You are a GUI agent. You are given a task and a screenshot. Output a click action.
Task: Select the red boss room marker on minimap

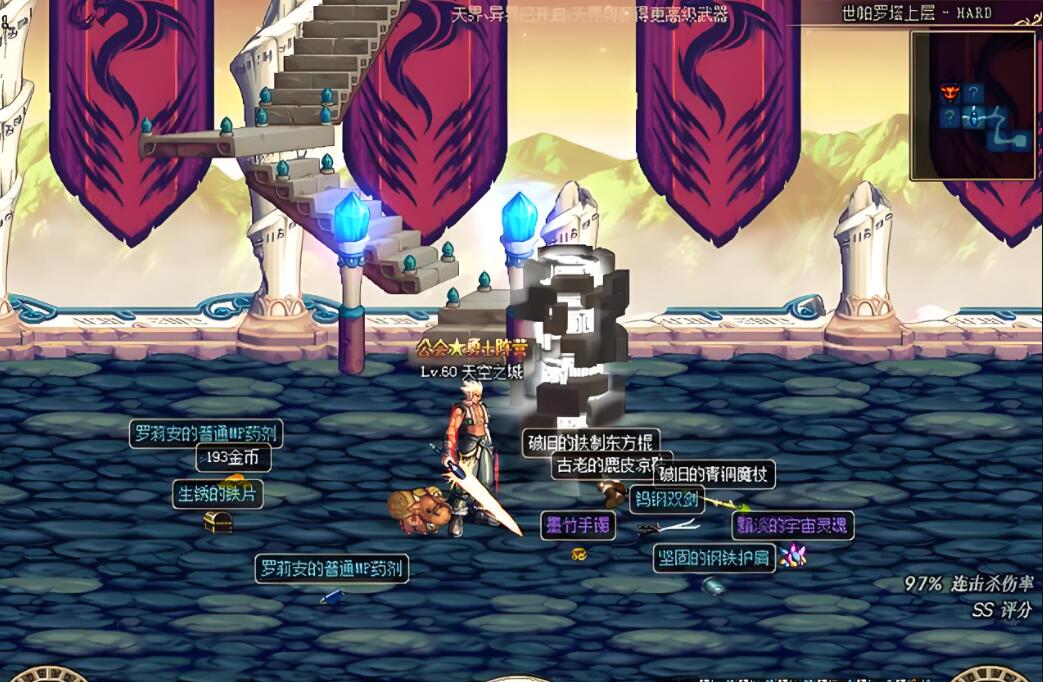click(948, 94)
